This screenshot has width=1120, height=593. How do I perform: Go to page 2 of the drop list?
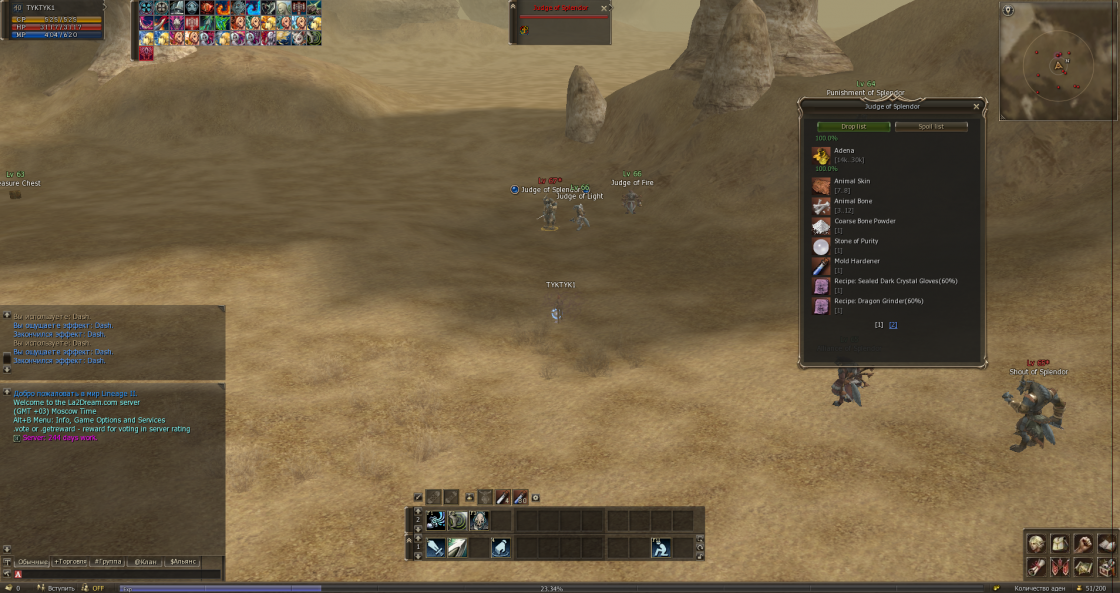(893, 325)
